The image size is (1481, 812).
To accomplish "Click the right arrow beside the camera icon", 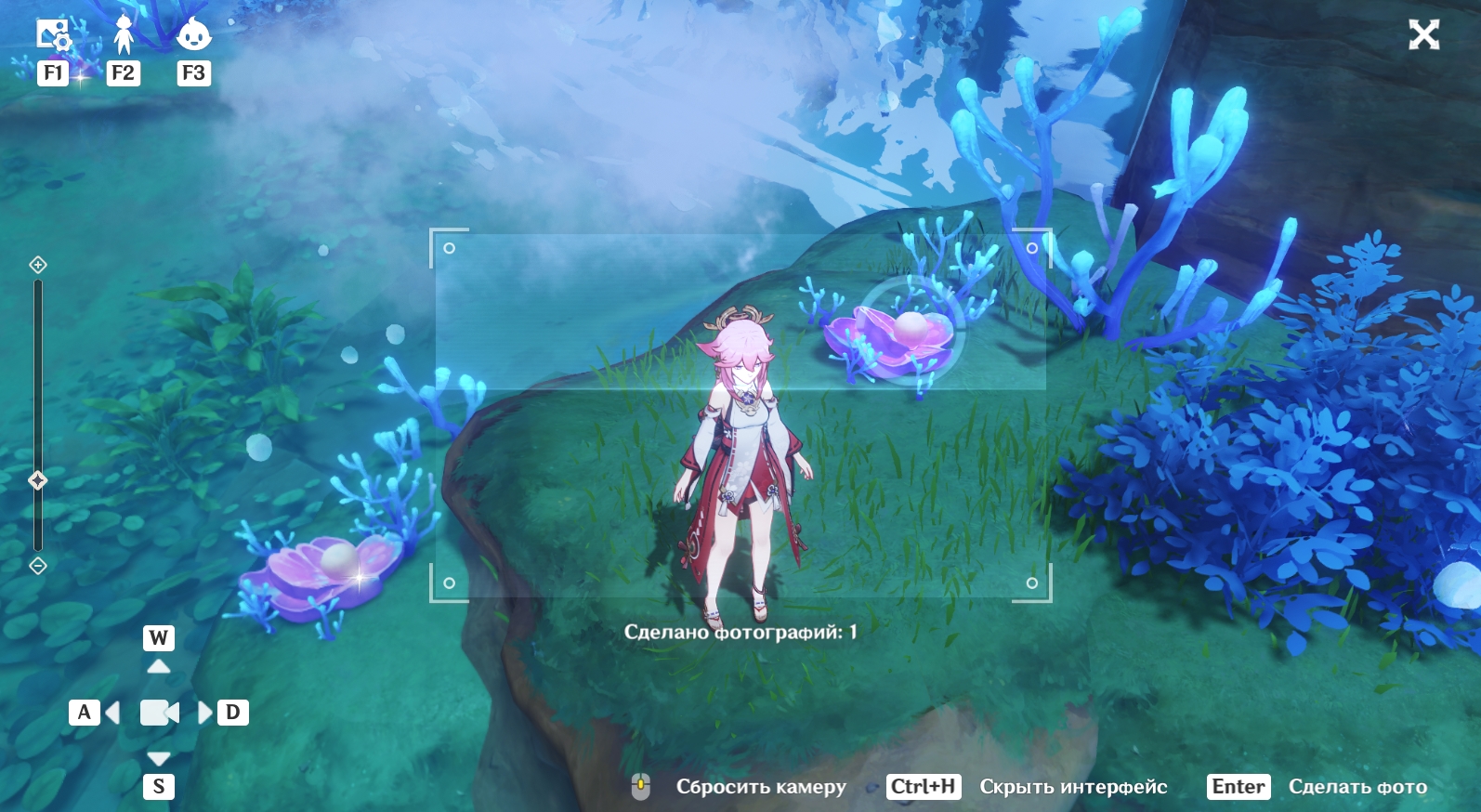I will point(204,713).
